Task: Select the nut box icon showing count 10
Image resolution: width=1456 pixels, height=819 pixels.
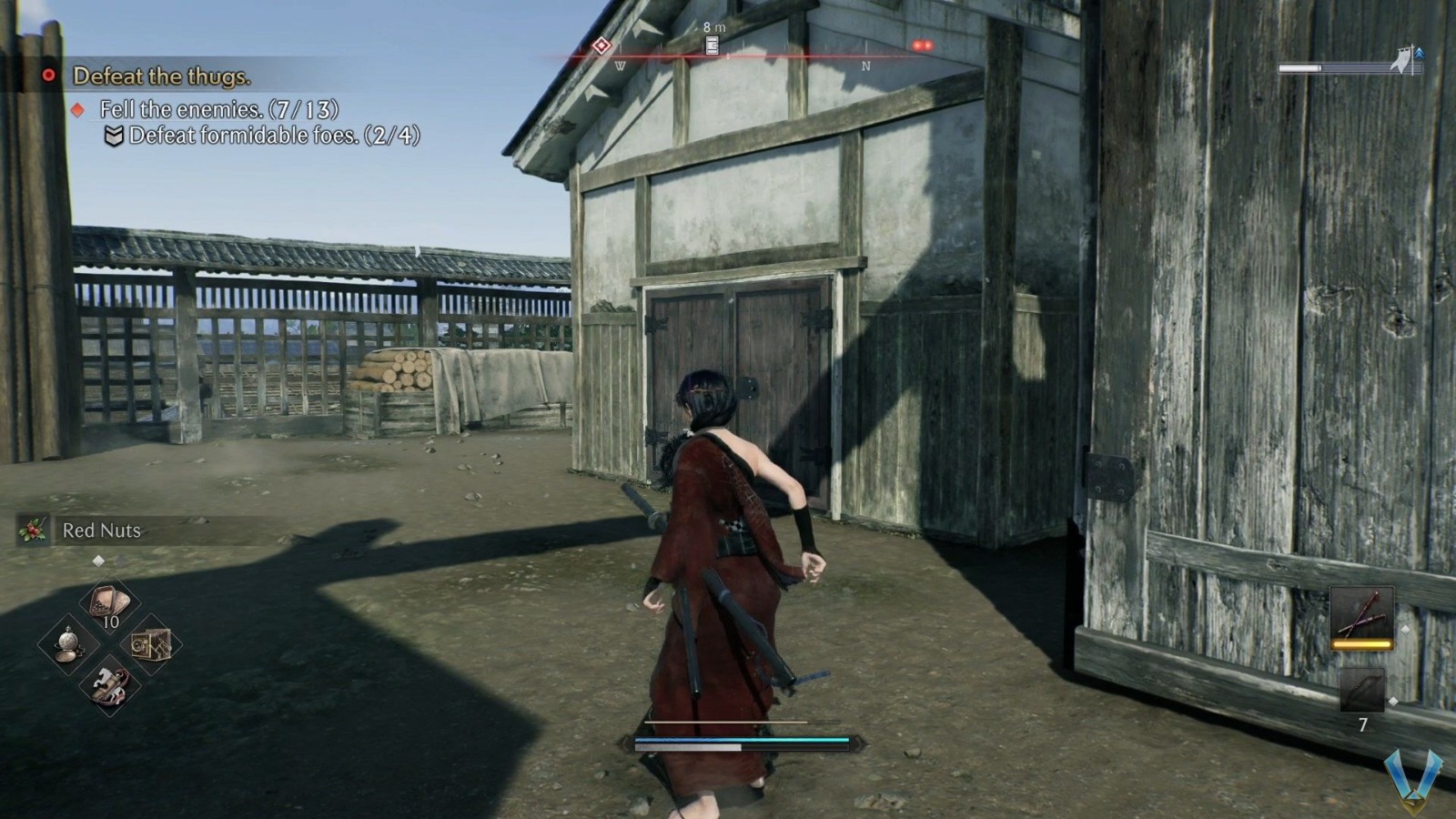Action: coord(108,602)
